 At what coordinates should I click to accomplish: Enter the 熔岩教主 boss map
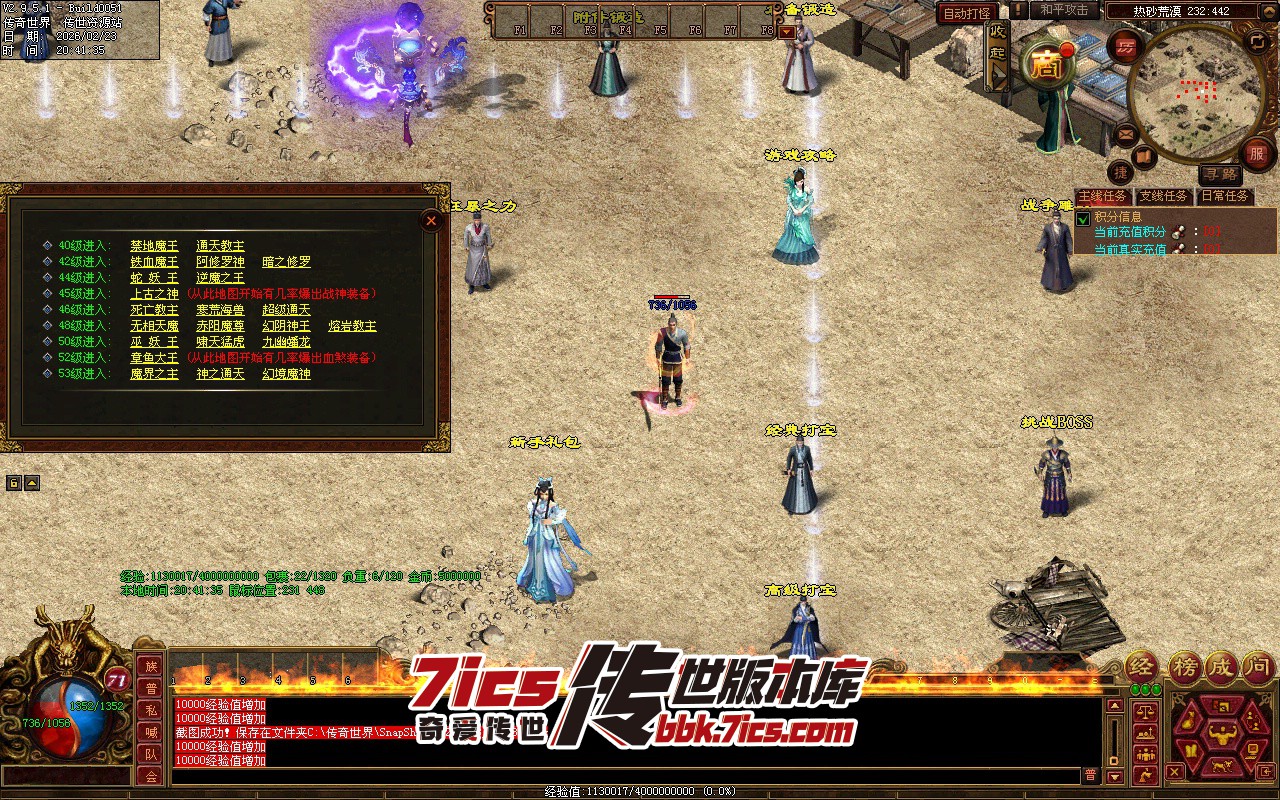click(352, 326)
